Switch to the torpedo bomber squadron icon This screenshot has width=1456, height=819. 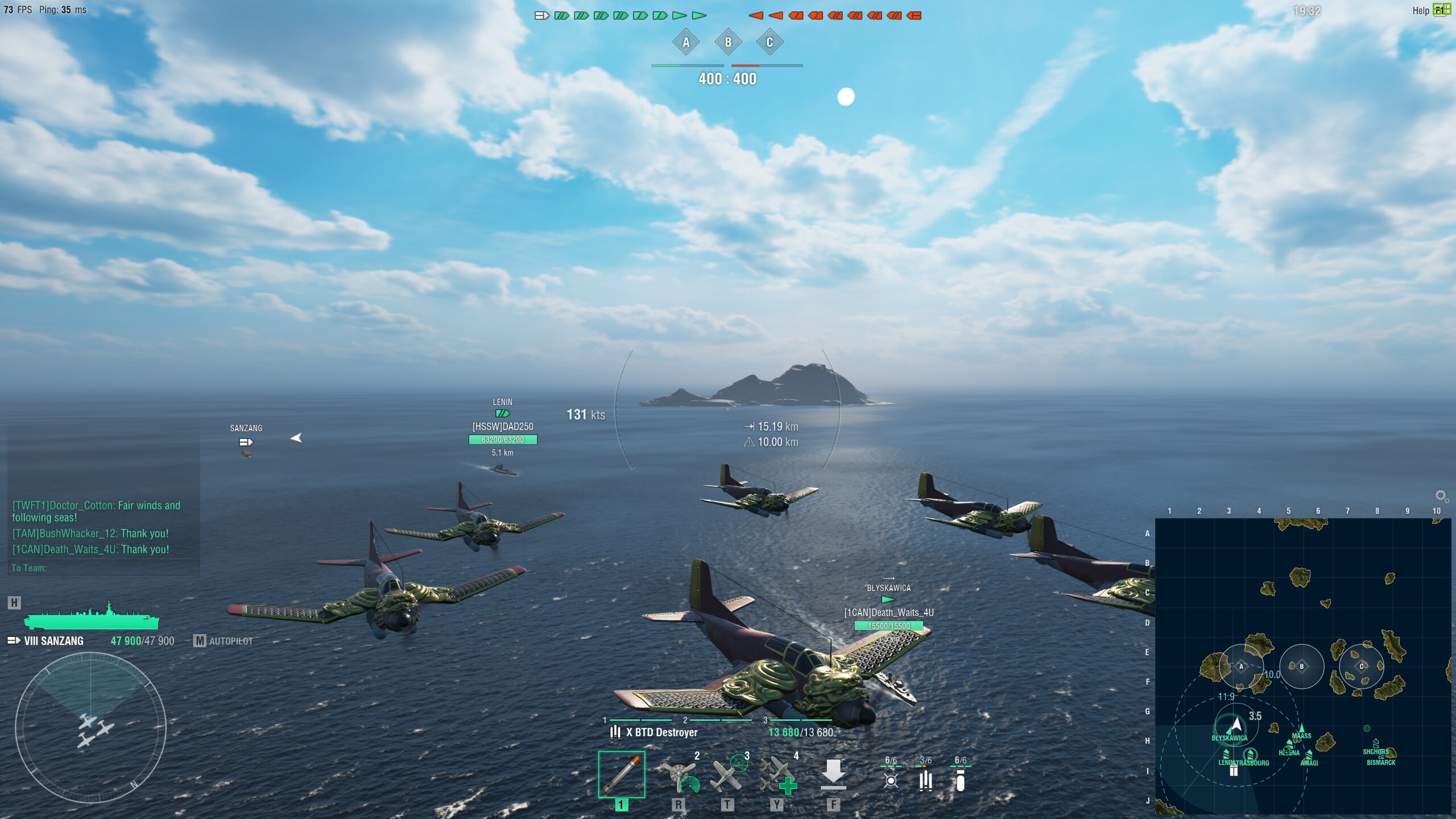click(x=891, y=779)
